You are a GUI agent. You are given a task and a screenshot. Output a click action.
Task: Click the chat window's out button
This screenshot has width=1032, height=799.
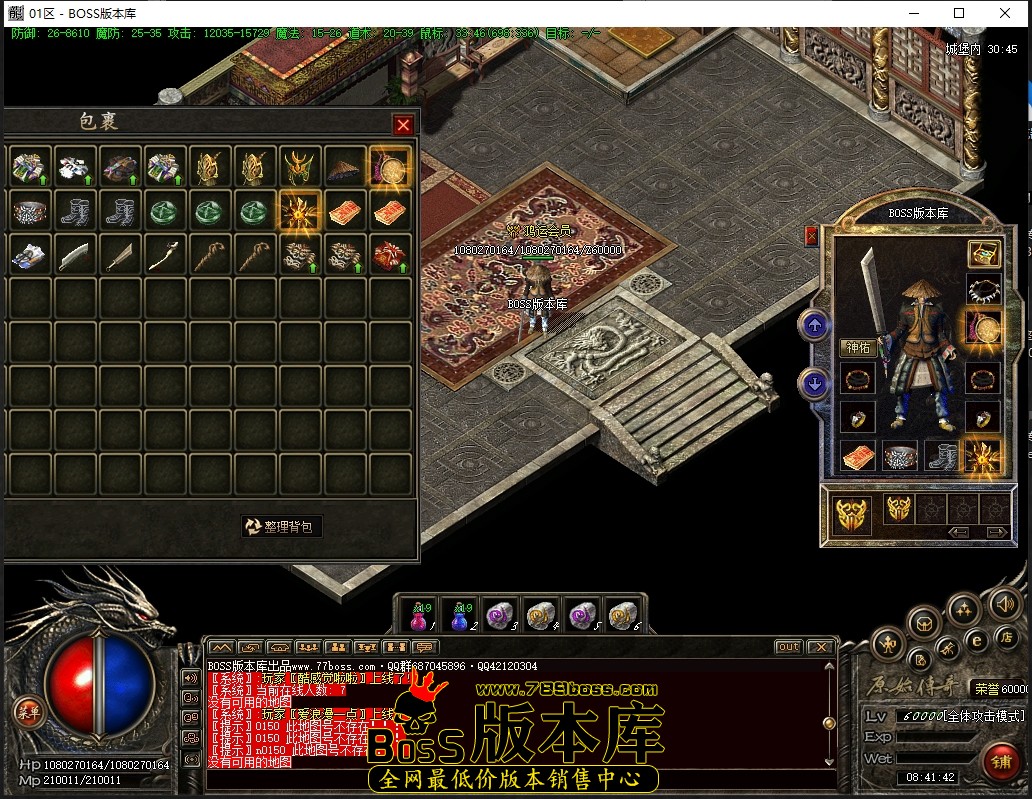(x=788, y=647)
